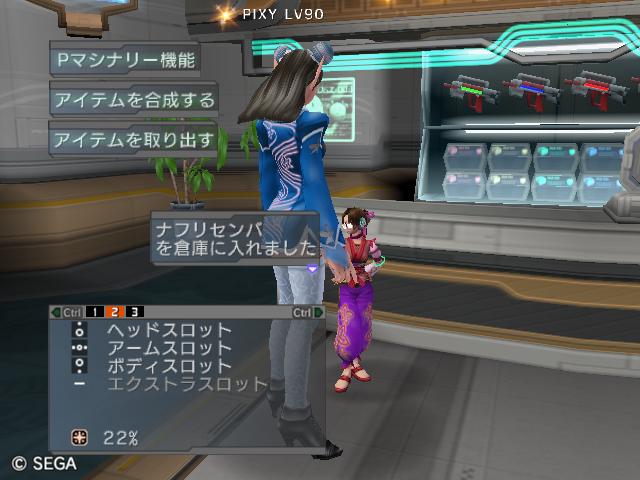Switch to palette tab 3
640x480 pixels.
tap(134, 312)
